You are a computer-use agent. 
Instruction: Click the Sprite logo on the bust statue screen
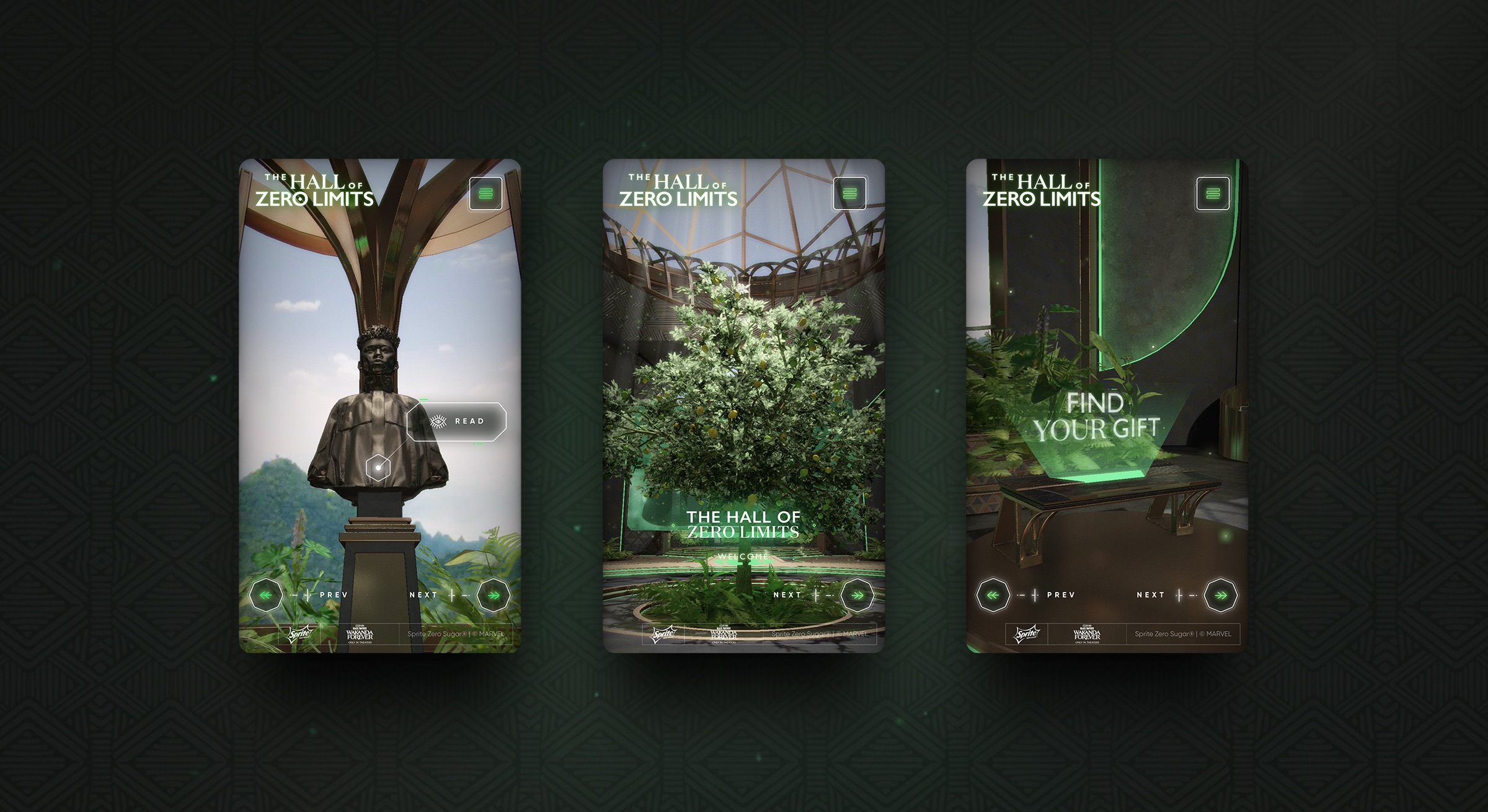299,634
